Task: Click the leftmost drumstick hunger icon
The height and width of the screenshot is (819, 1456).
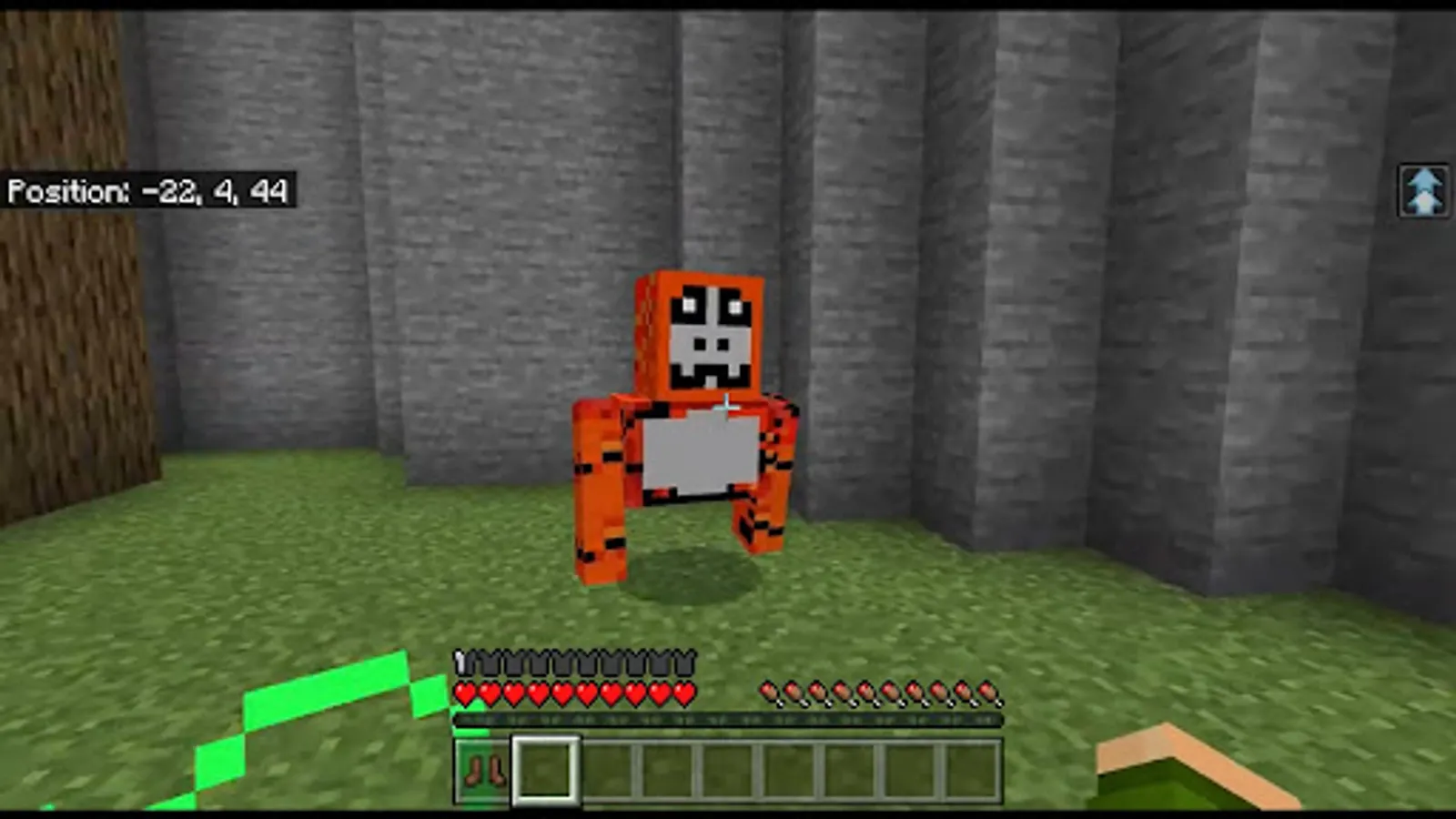Action: pos(769,692)
